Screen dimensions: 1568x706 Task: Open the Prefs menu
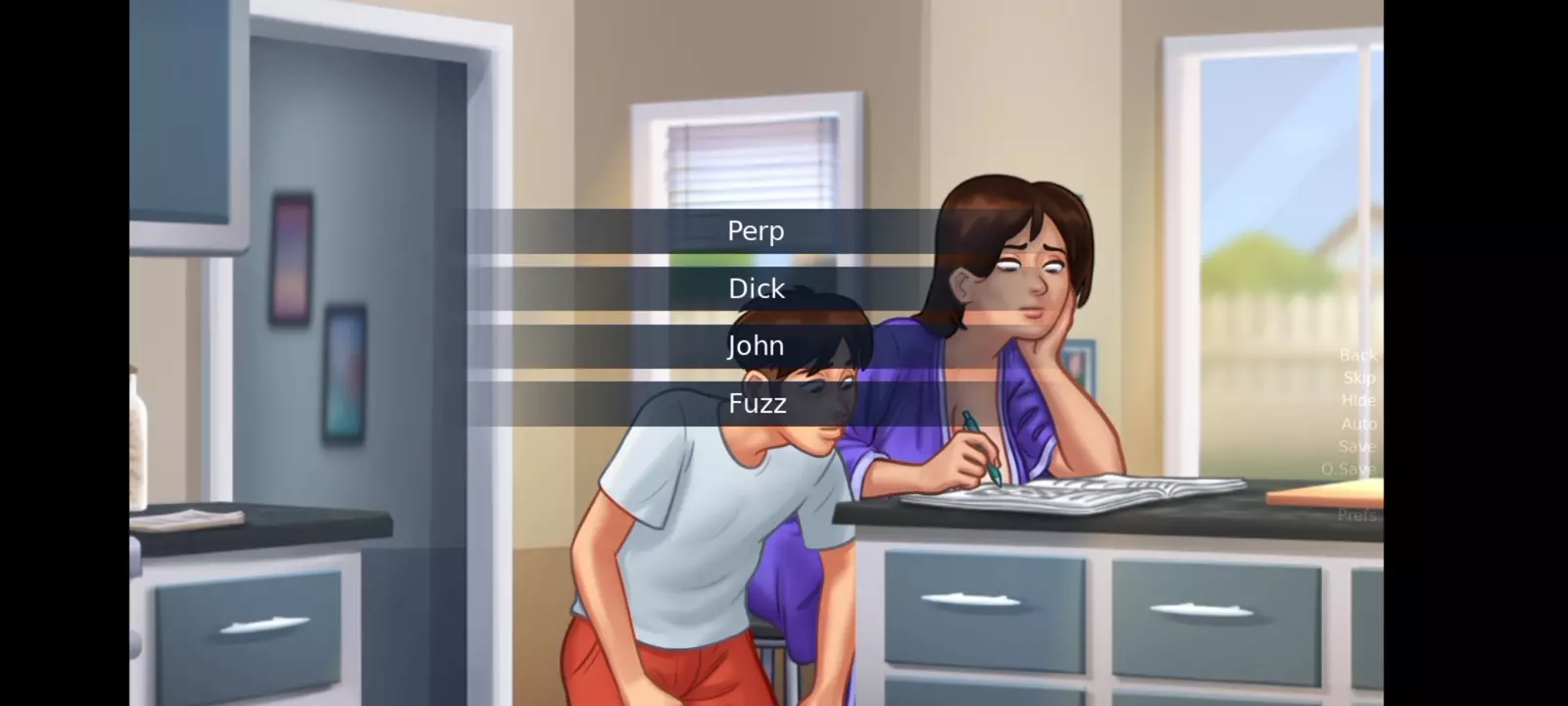(x=1357, y=515)
